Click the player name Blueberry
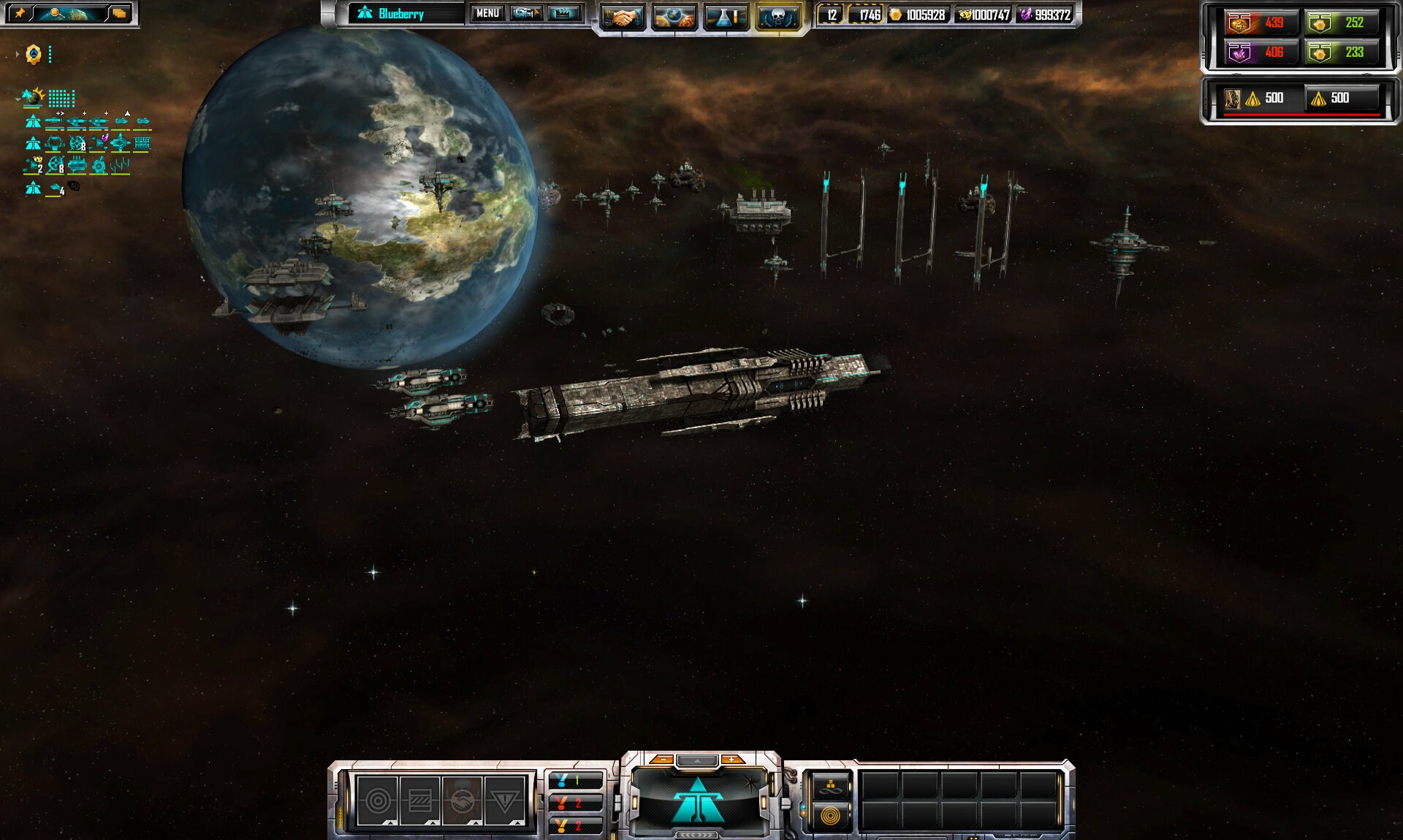 pyautogui.click(x=401, y=14)
